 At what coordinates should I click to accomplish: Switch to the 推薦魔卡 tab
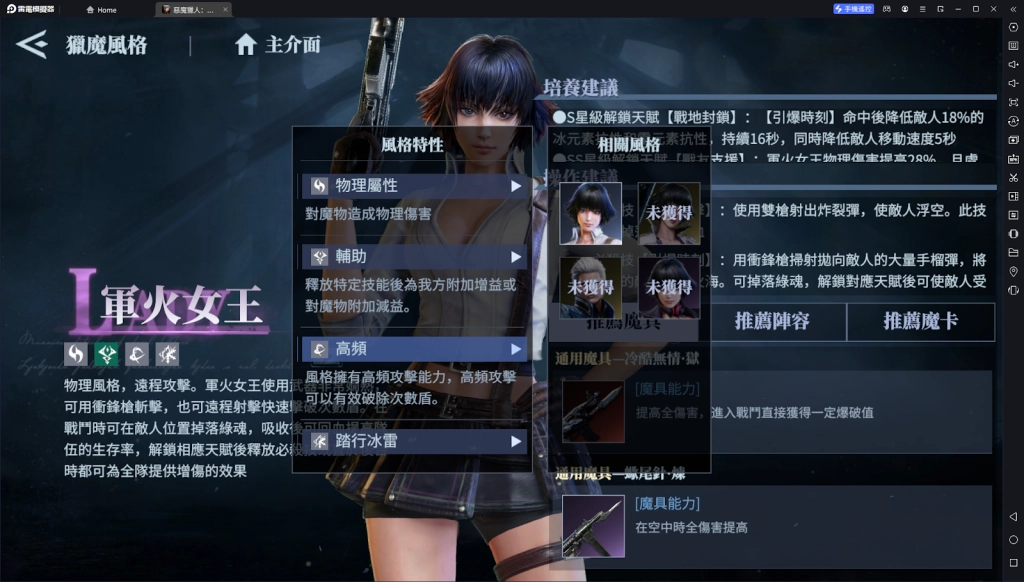pos(921,322)
